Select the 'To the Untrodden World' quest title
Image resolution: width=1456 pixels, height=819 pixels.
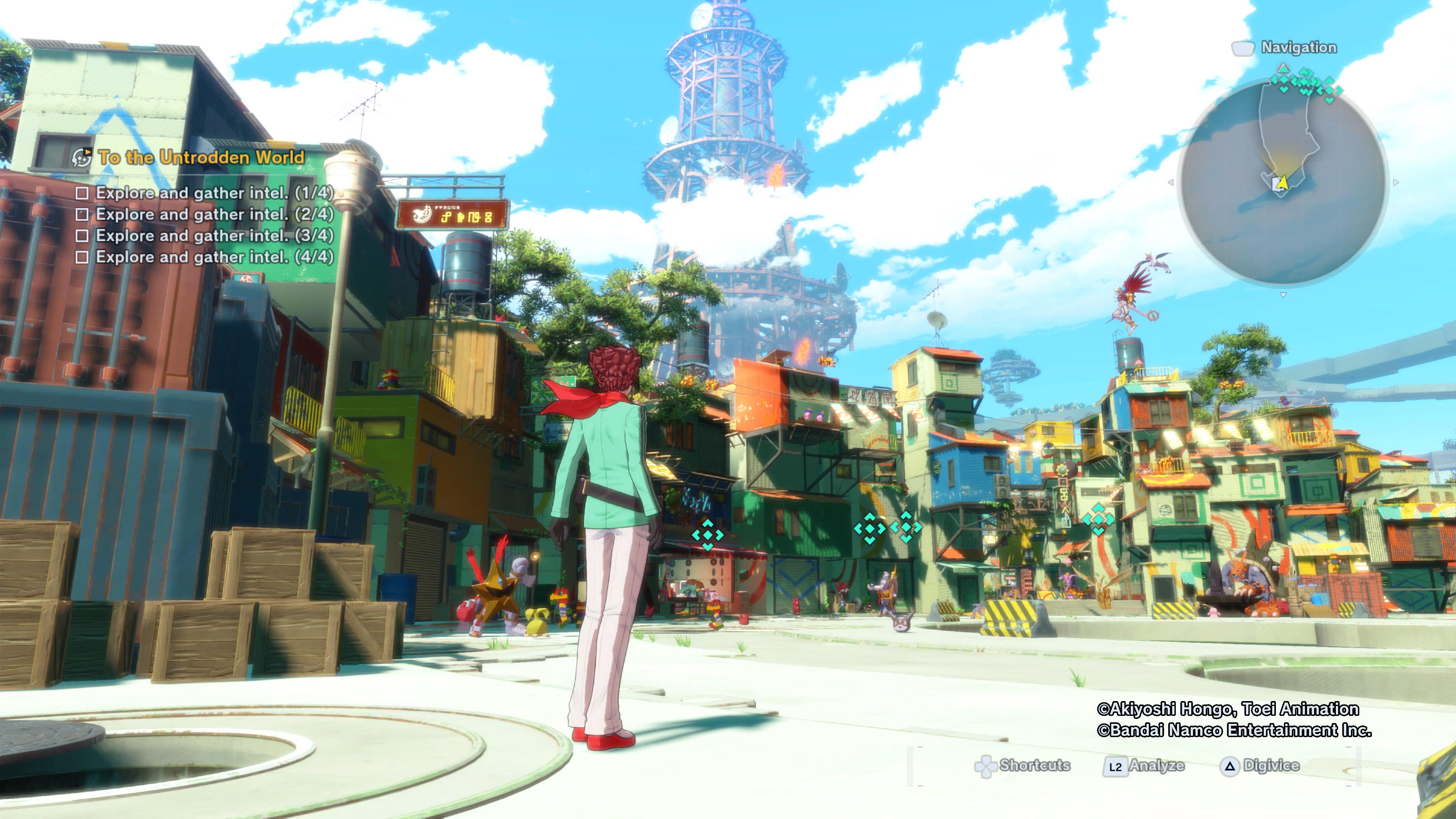(201, 157)
